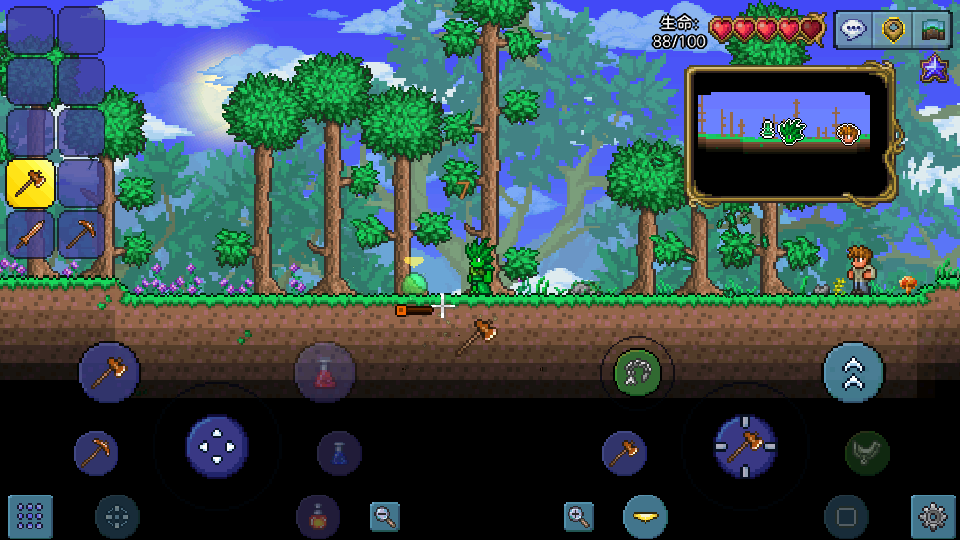960x540 pixels.
Task: Click the zoom-out magnifier button
Action: [384, 516]
